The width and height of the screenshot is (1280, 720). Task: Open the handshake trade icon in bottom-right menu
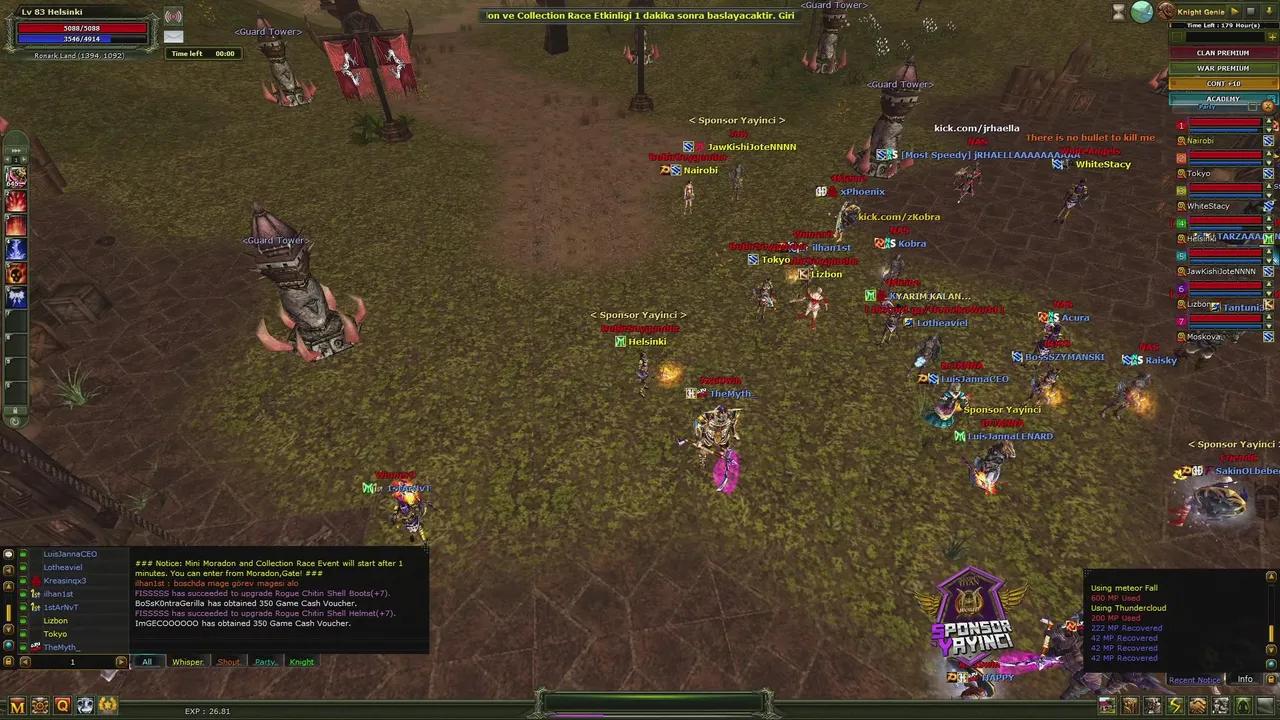(1197, 706)
